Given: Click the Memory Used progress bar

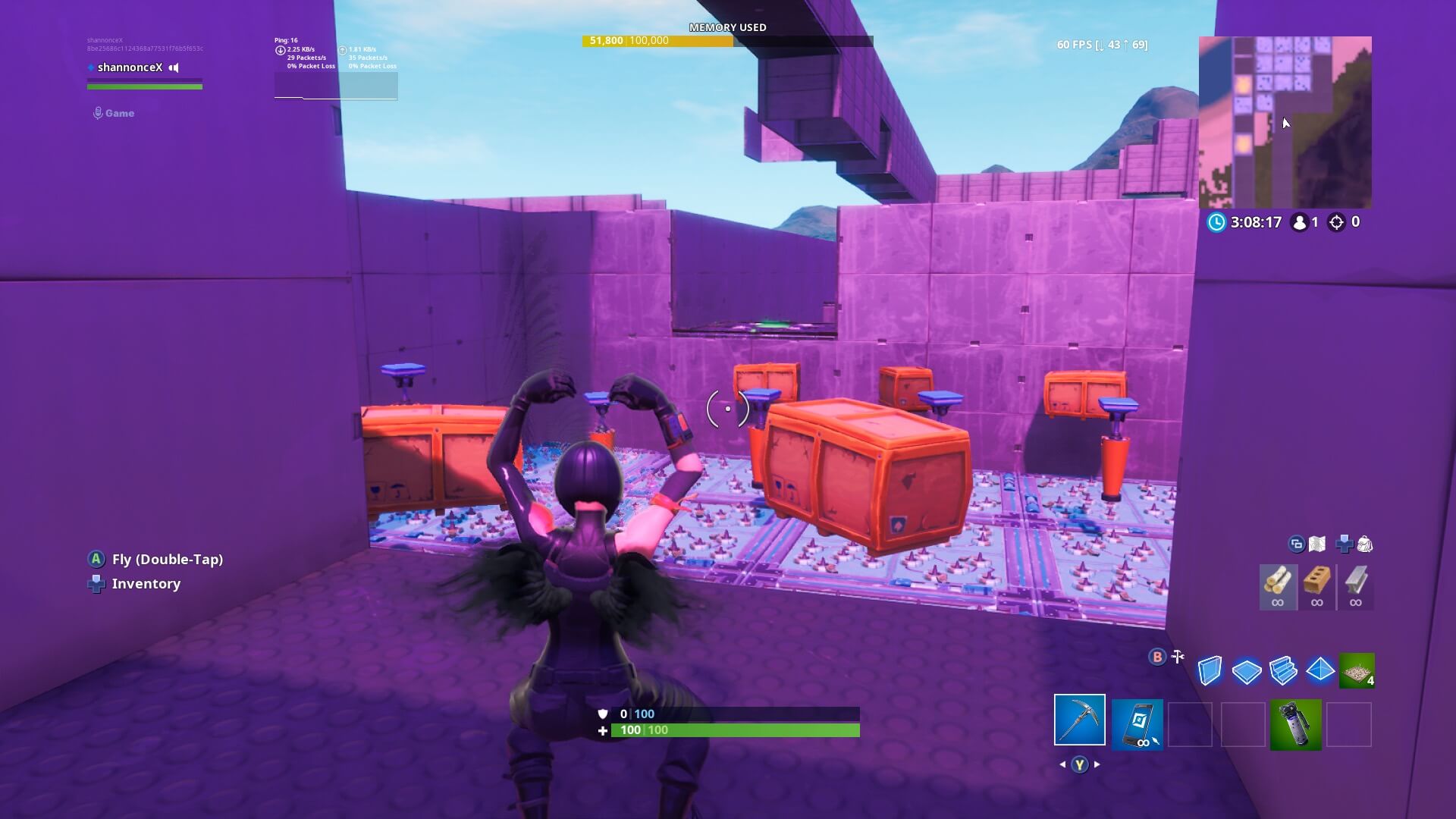Looking at the screenshot, I should (728, 42).
